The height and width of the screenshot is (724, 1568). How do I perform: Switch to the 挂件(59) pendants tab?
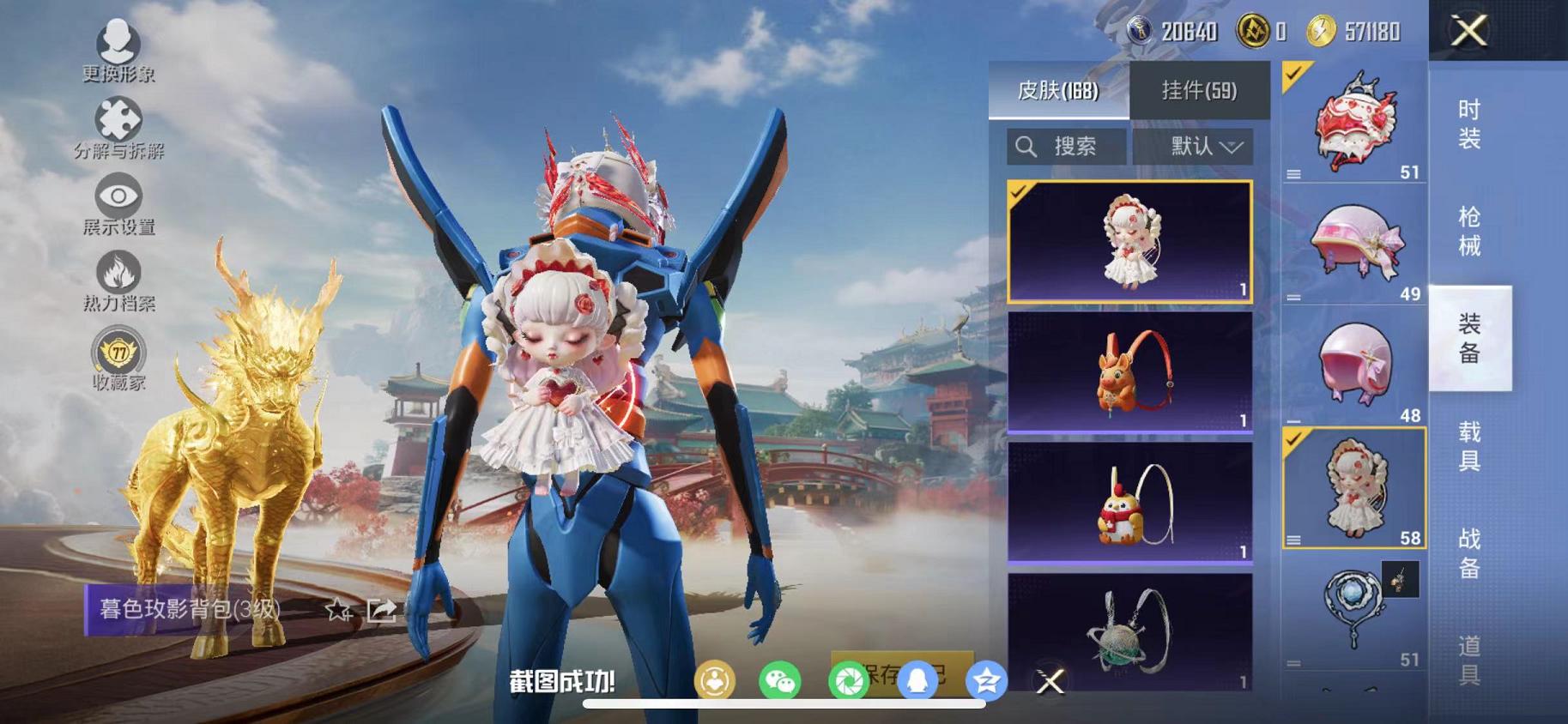(1199, 90)
